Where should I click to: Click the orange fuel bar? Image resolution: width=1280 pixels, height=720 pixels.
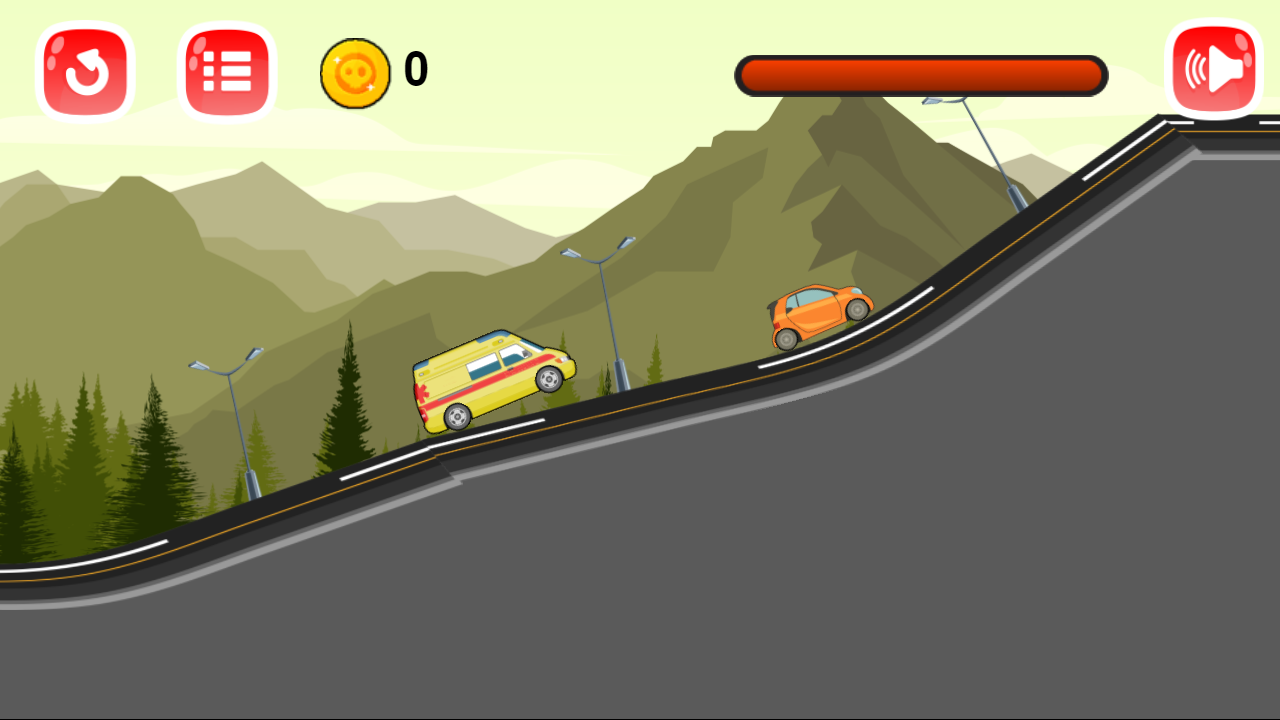[x=920, y=74]
